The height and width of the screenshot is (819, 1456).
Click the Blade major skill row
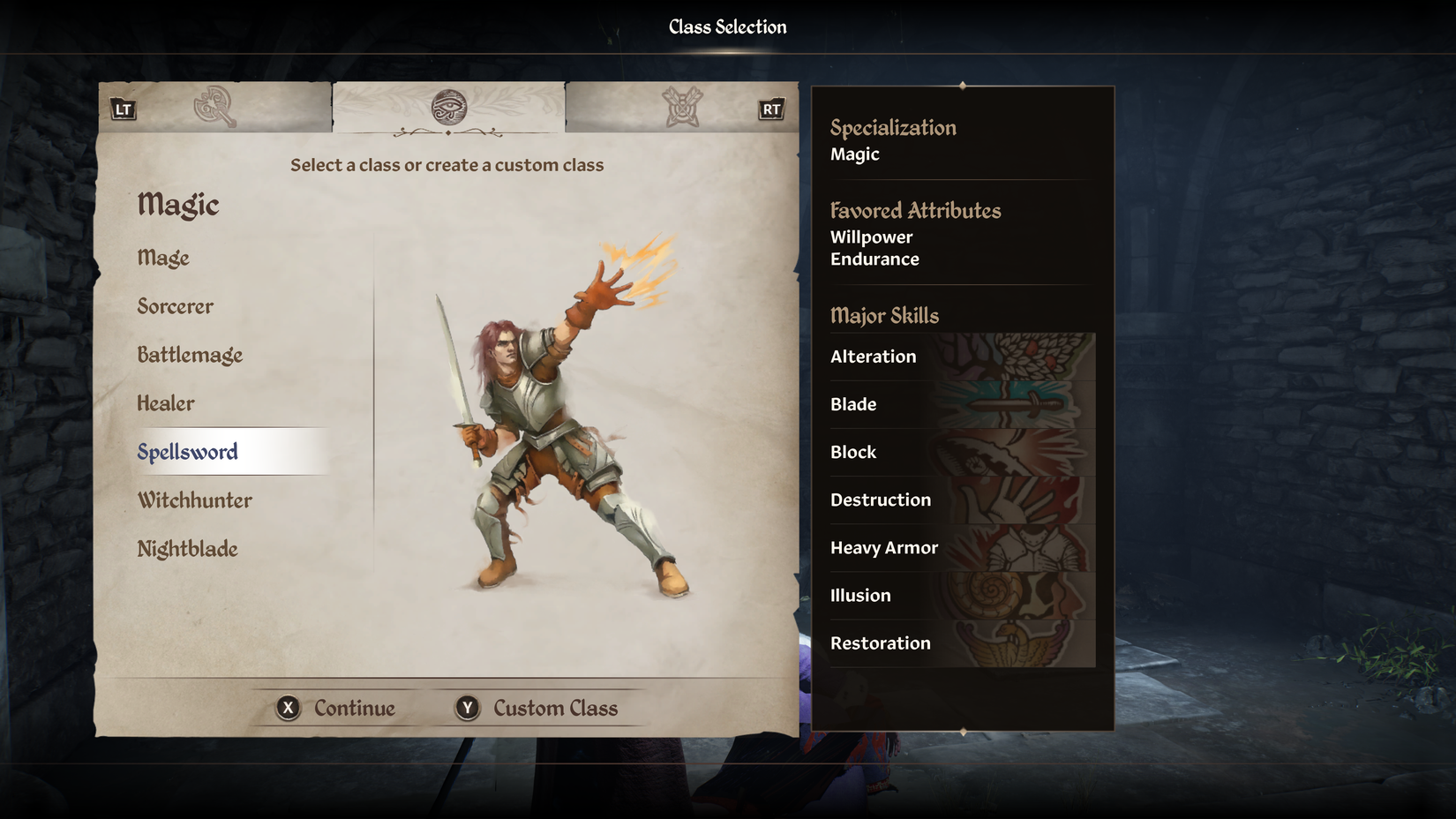point(962,404)
